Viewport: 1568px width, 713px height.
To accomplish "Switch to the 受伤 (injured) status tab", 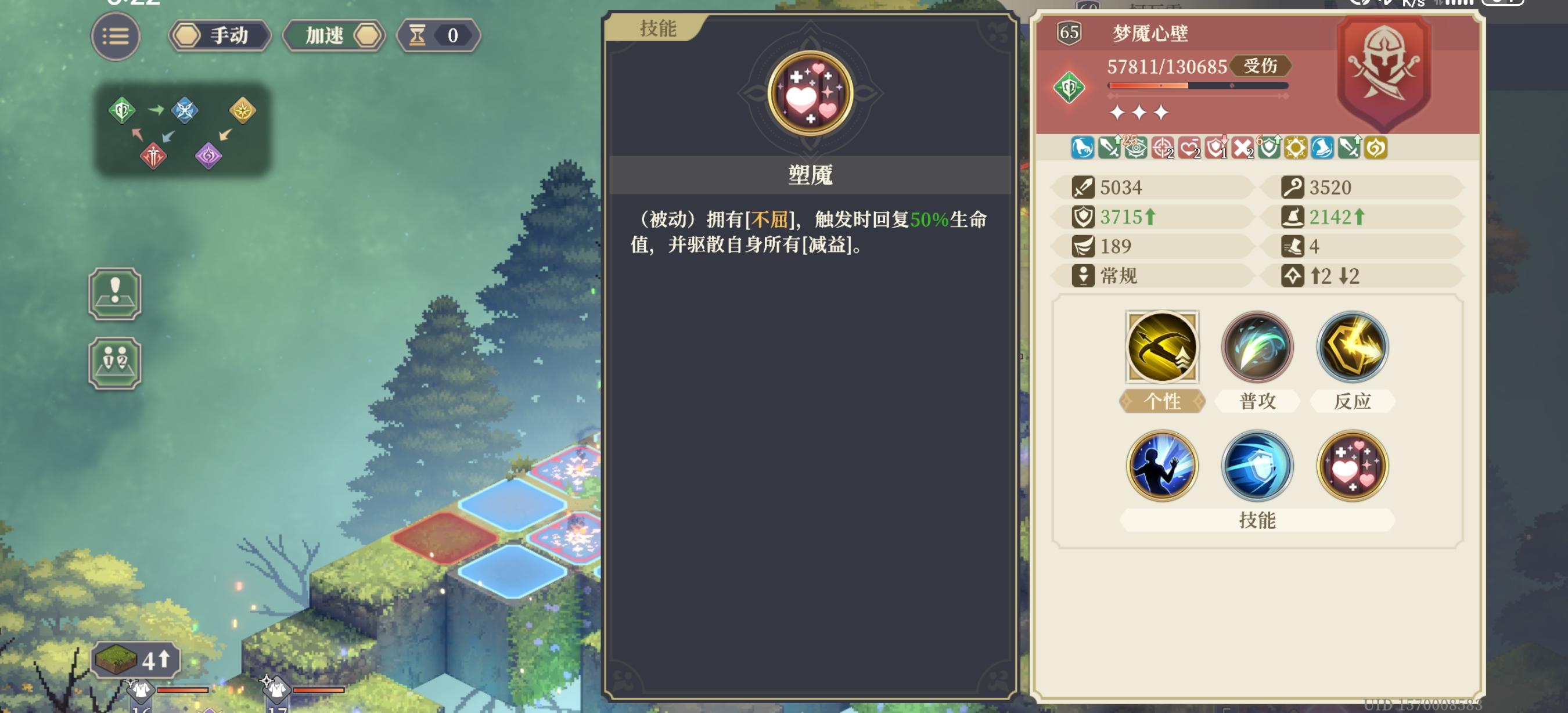I will pyautogui.click(x=1263, y=67).
